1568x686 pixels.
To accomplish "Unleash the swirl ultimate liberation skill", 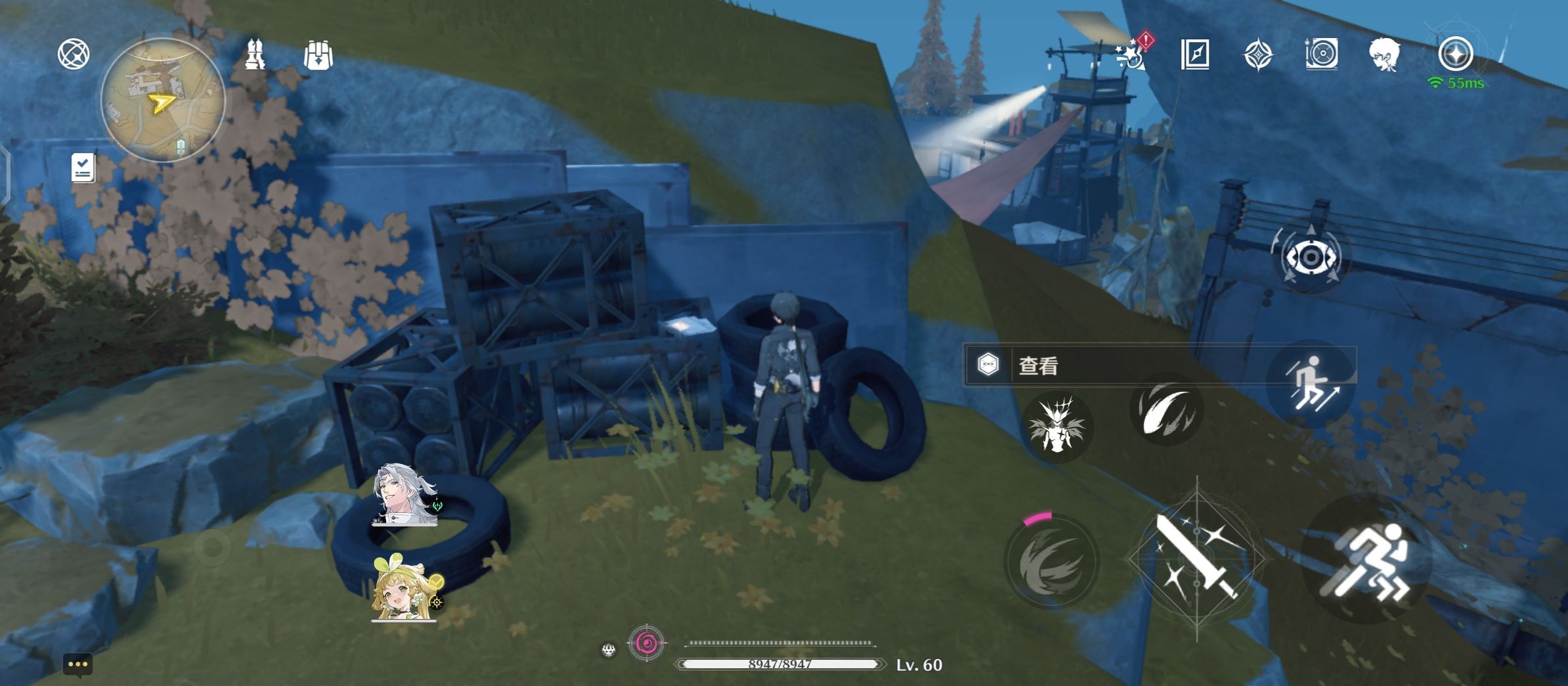I will (1052, 563).
